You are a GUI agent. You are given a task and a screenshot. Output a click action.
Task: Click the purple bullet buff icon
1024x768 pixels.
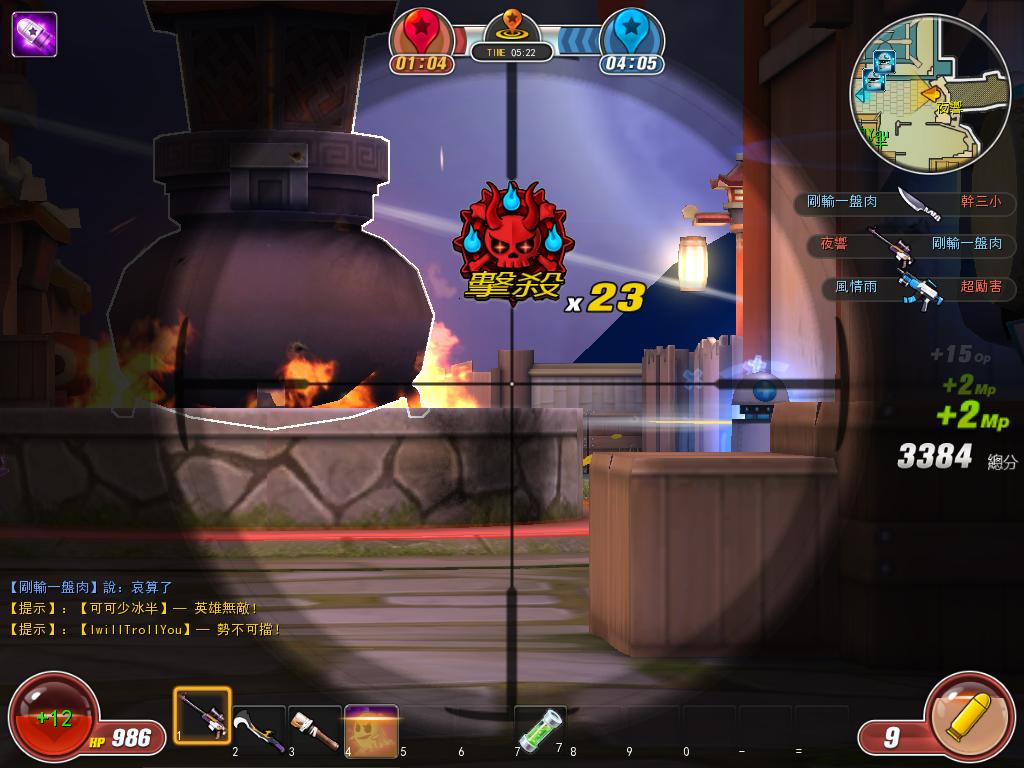[34, 34]
